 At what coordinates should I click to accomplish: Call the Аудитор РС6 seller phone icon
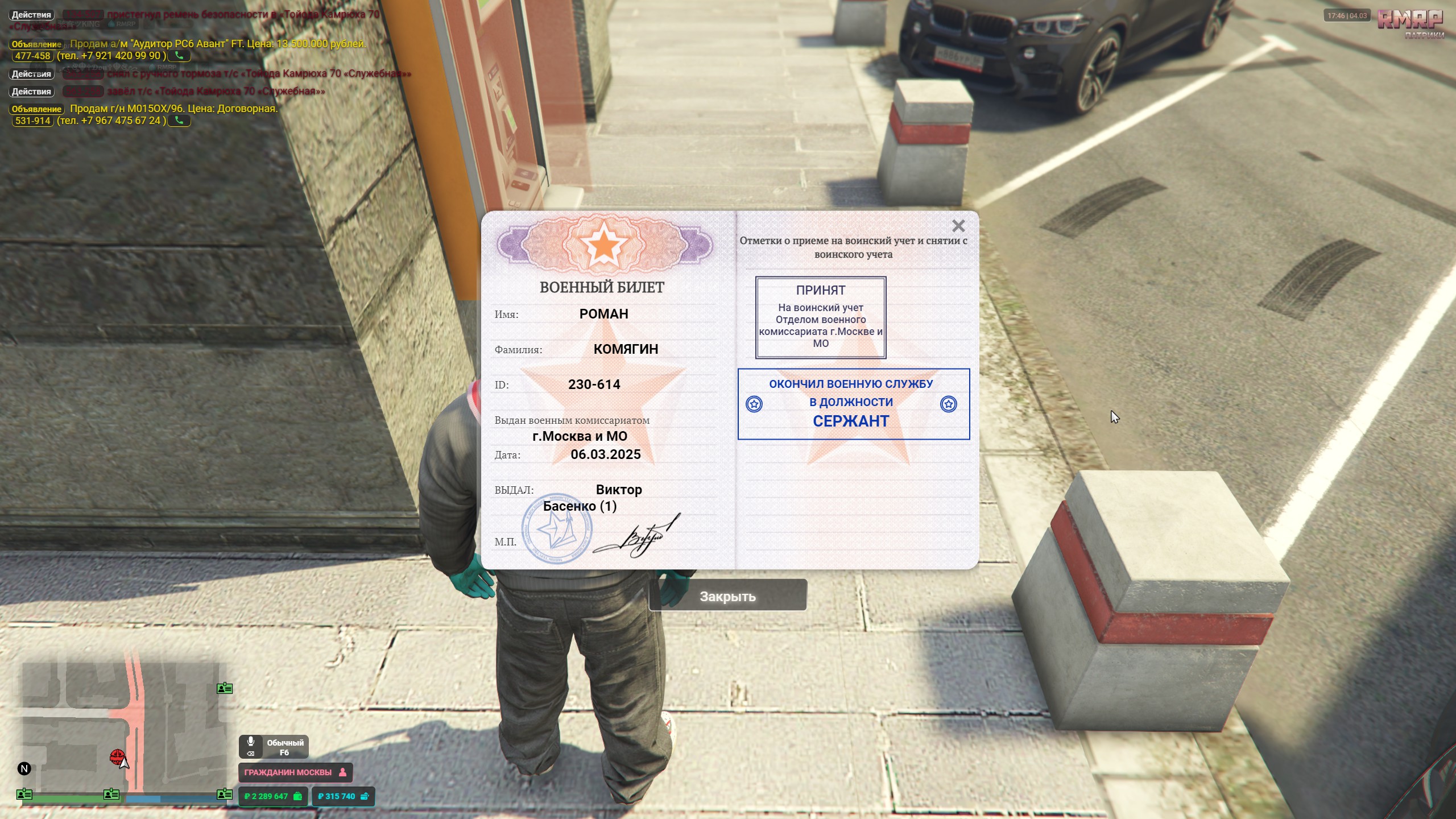[179, 56]
